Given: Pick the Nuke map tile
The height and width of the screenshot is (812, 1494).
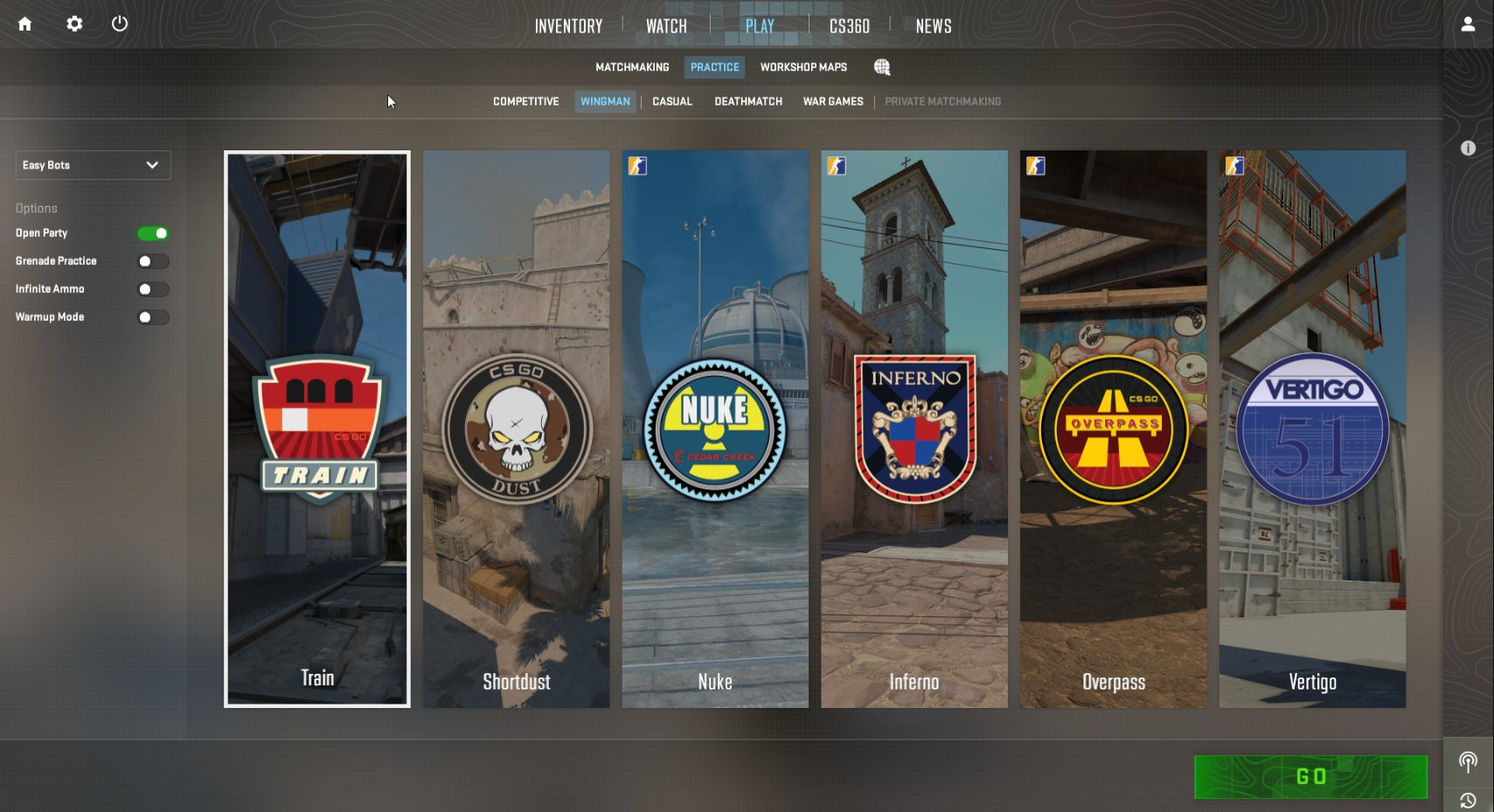Looking at the screenshot, I should coord(715,428).
